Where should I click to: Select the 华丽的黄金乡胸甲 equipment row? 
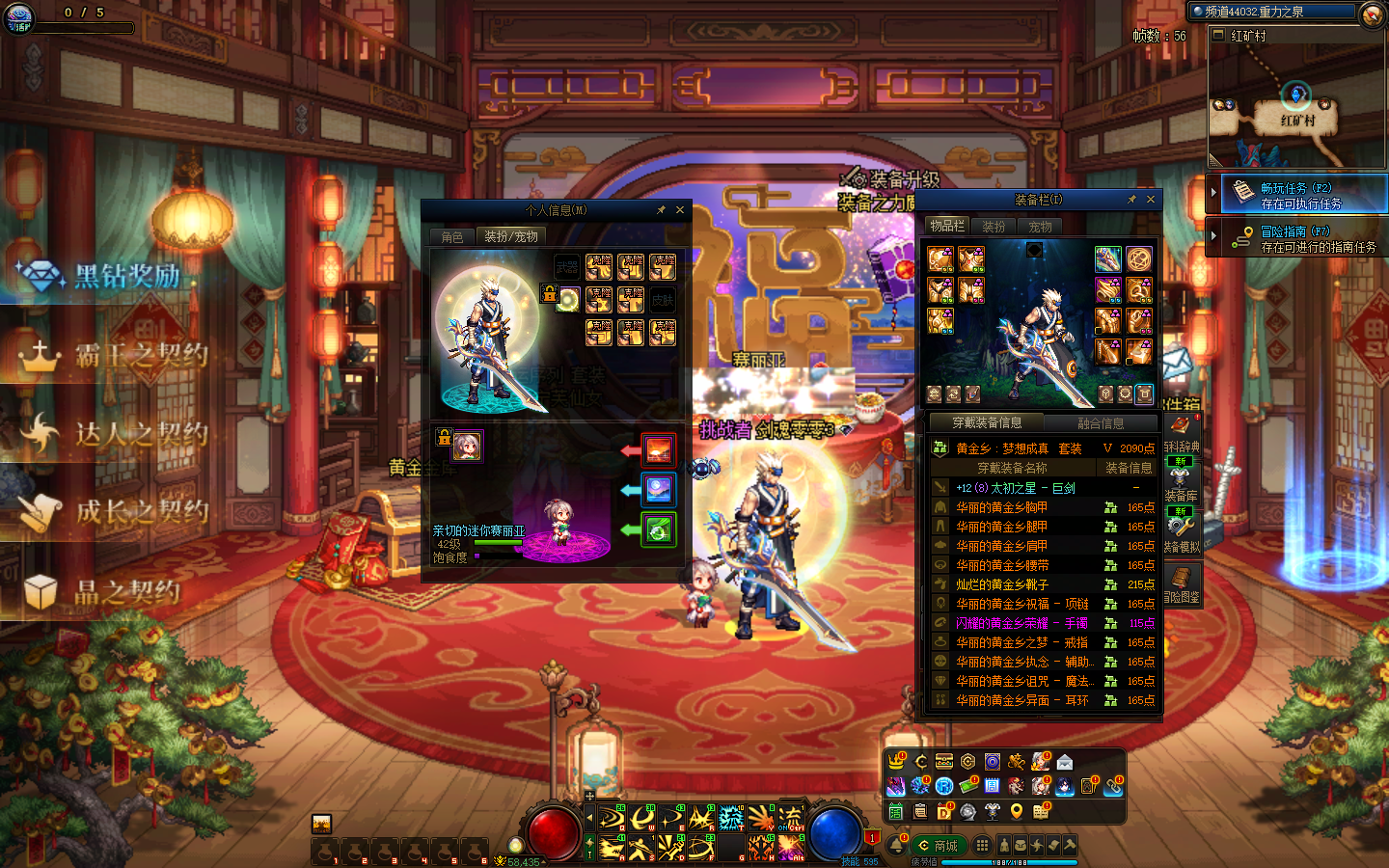point(1001,507)
